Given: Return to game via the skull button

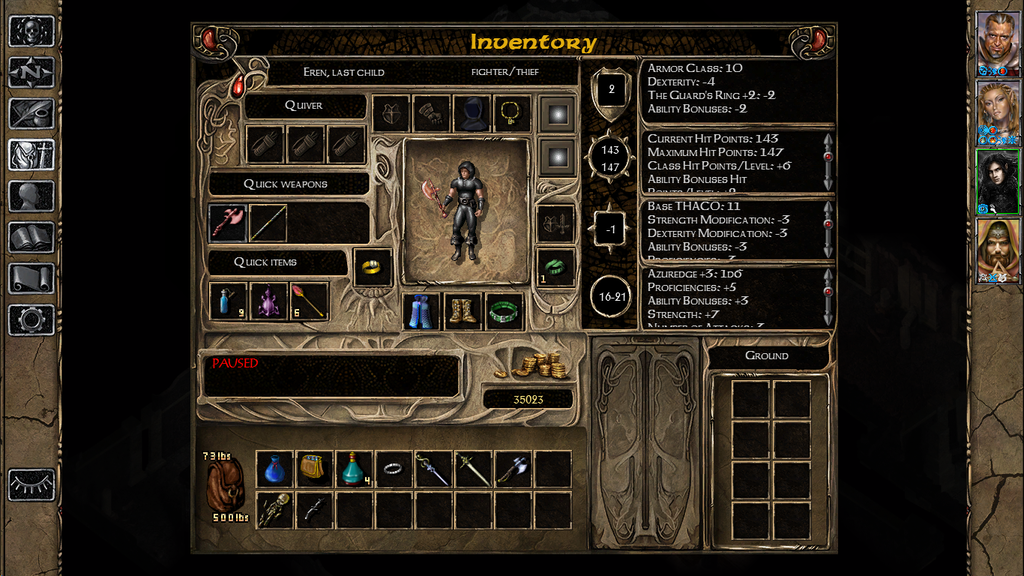Looking at the screenshot, I should click(x=31, y=30).
